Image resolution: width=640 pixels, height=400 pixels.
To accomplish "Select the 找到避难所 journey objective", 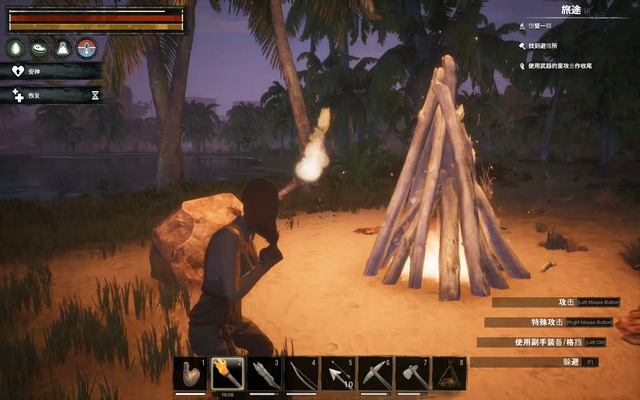I will pos(550,45).
